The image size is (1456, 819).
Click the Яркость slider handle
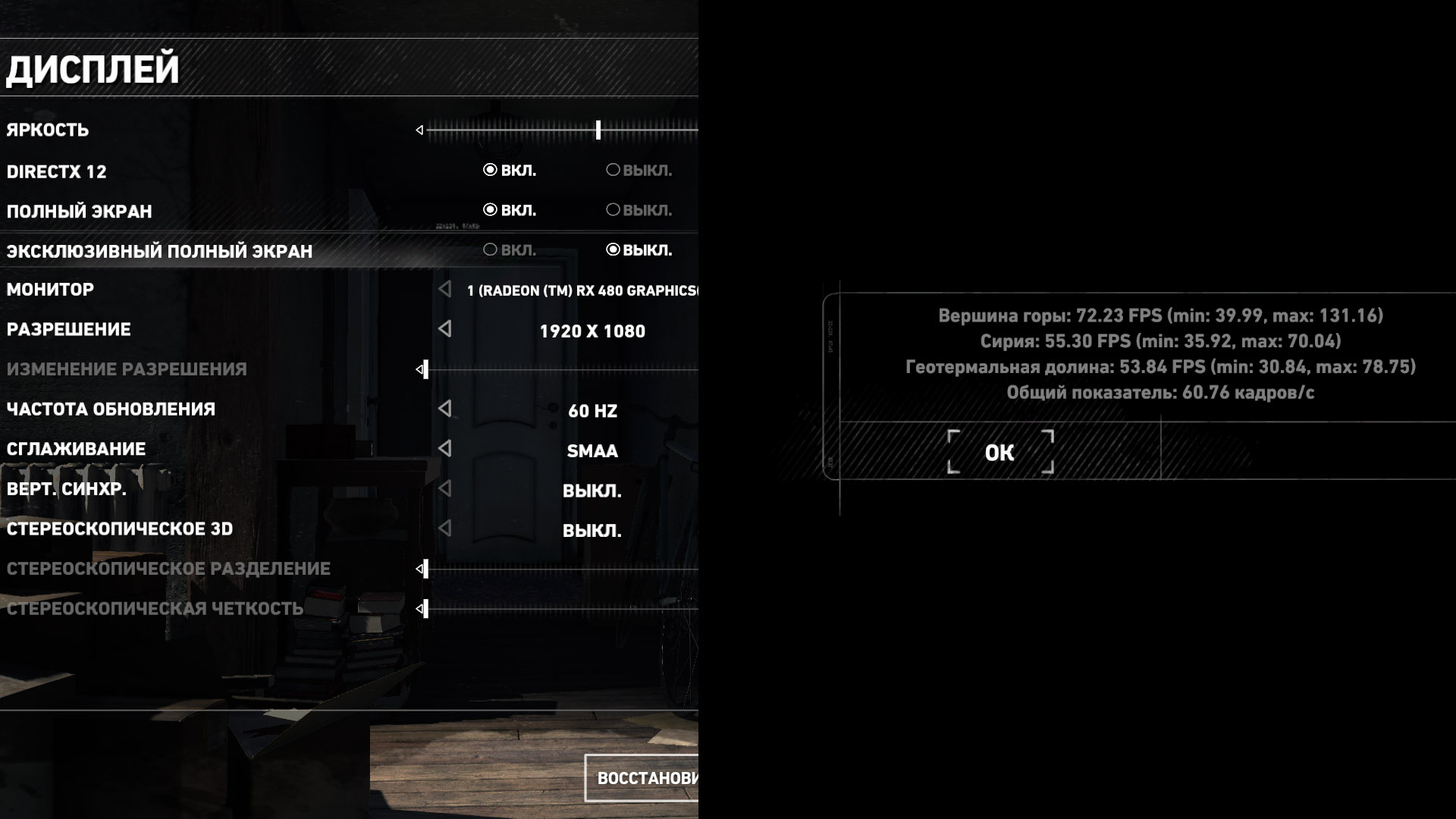598,130
